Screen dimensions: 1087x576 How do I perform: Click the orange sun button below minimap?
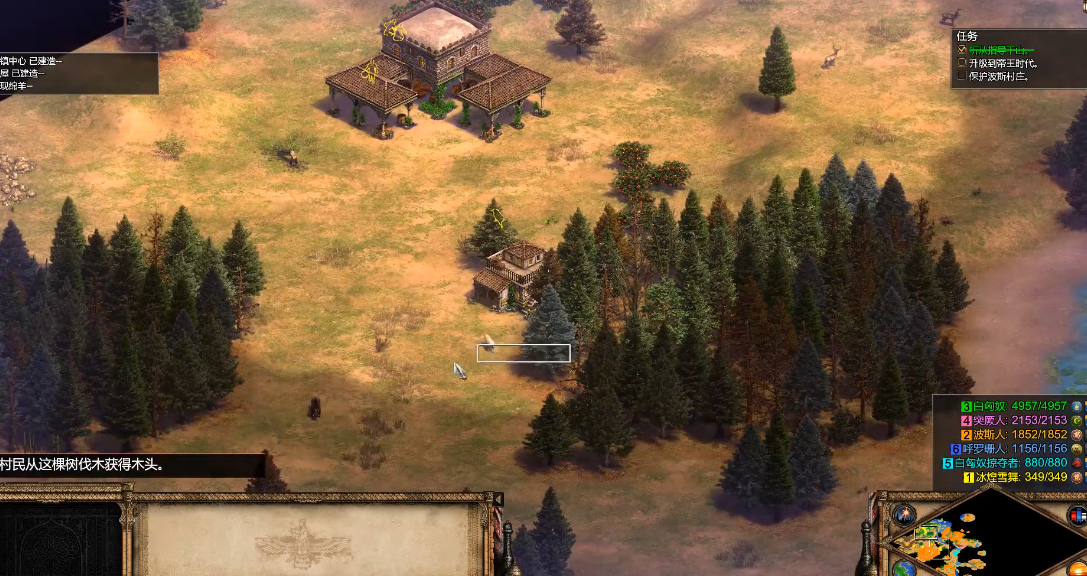tap(1076, 568)
